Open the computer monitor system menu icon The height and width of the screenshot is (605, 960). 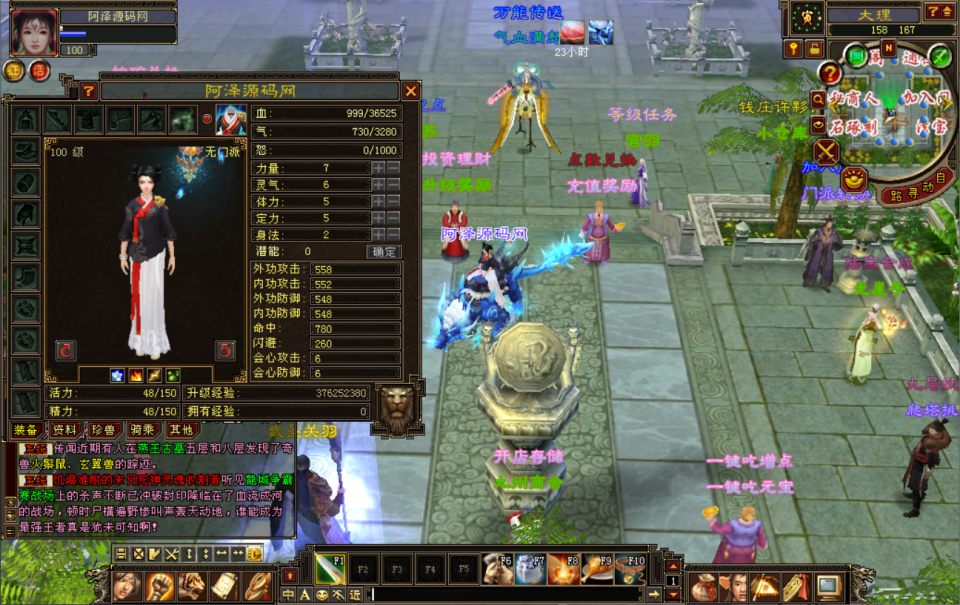pyautogui.click(x=828, y=585)
